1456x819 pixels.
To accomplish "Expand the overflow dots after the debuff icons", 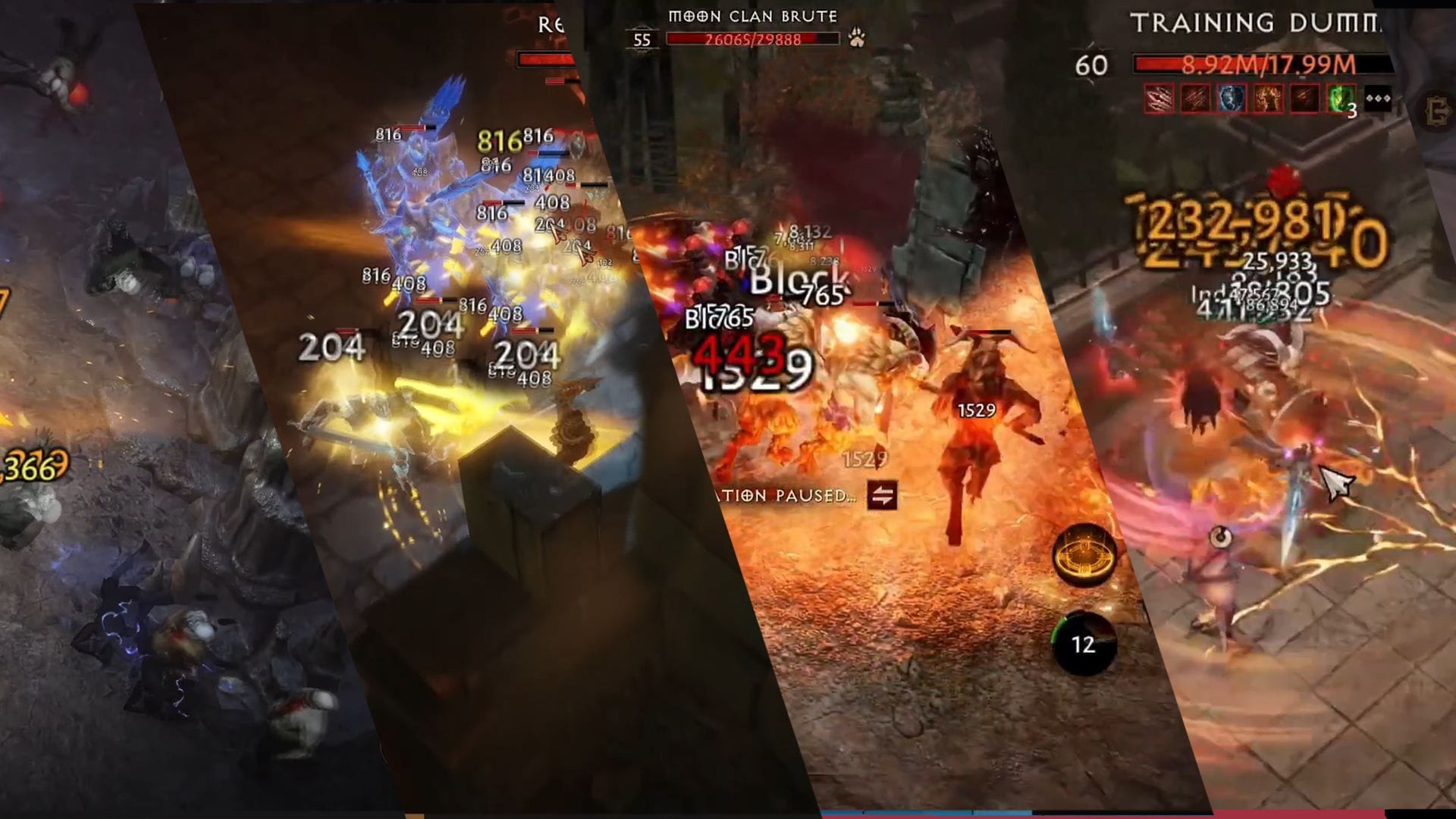I will click(x=1378, y=98).
